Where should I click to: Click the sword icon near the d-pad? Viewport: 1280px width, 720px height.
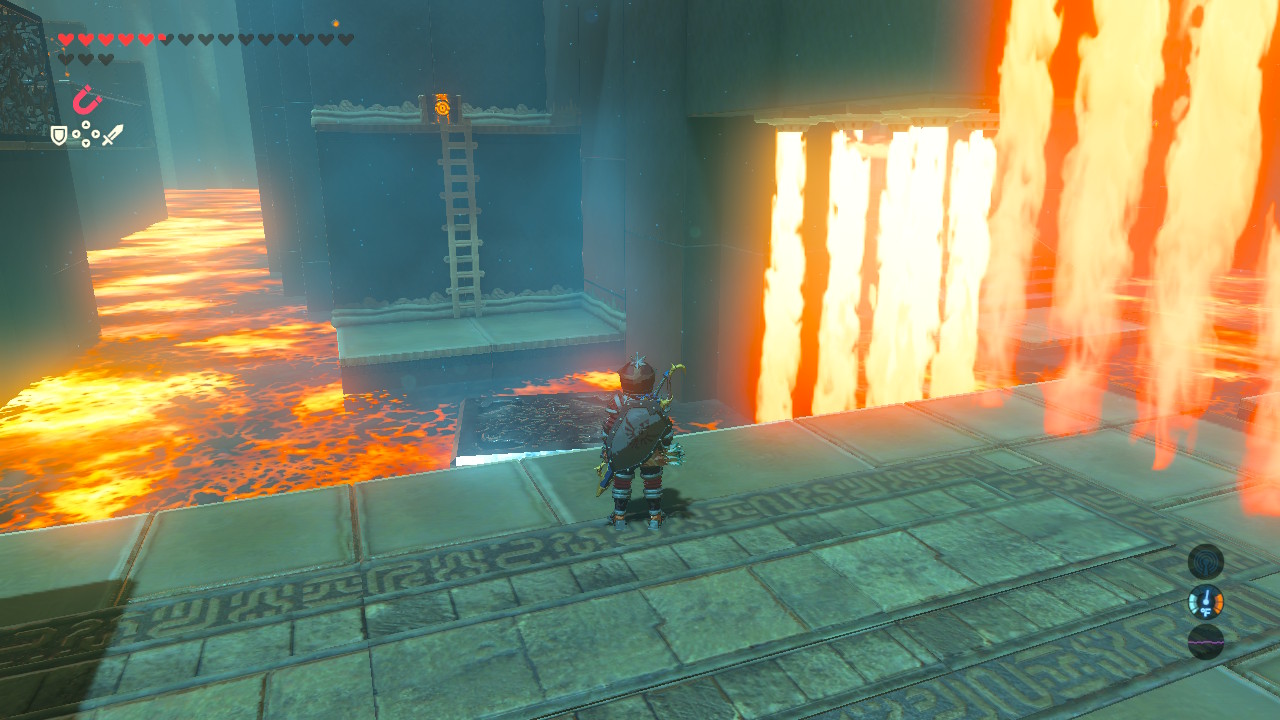(x=112, y=135)
